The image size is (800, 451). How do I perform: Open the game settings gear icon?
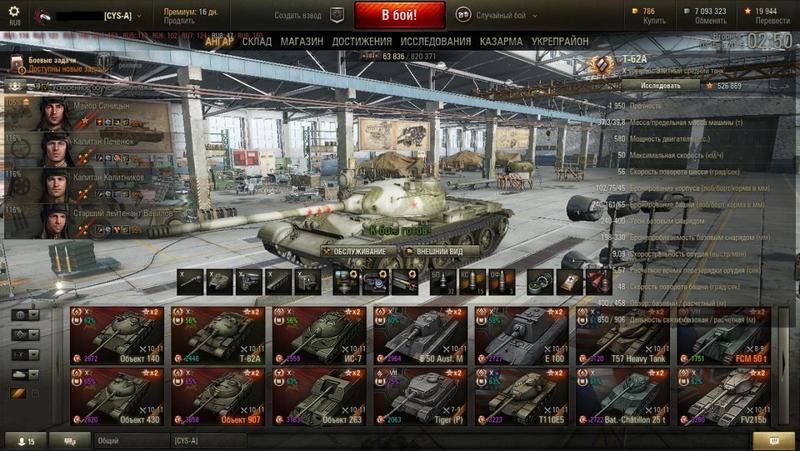click(14, 12)
